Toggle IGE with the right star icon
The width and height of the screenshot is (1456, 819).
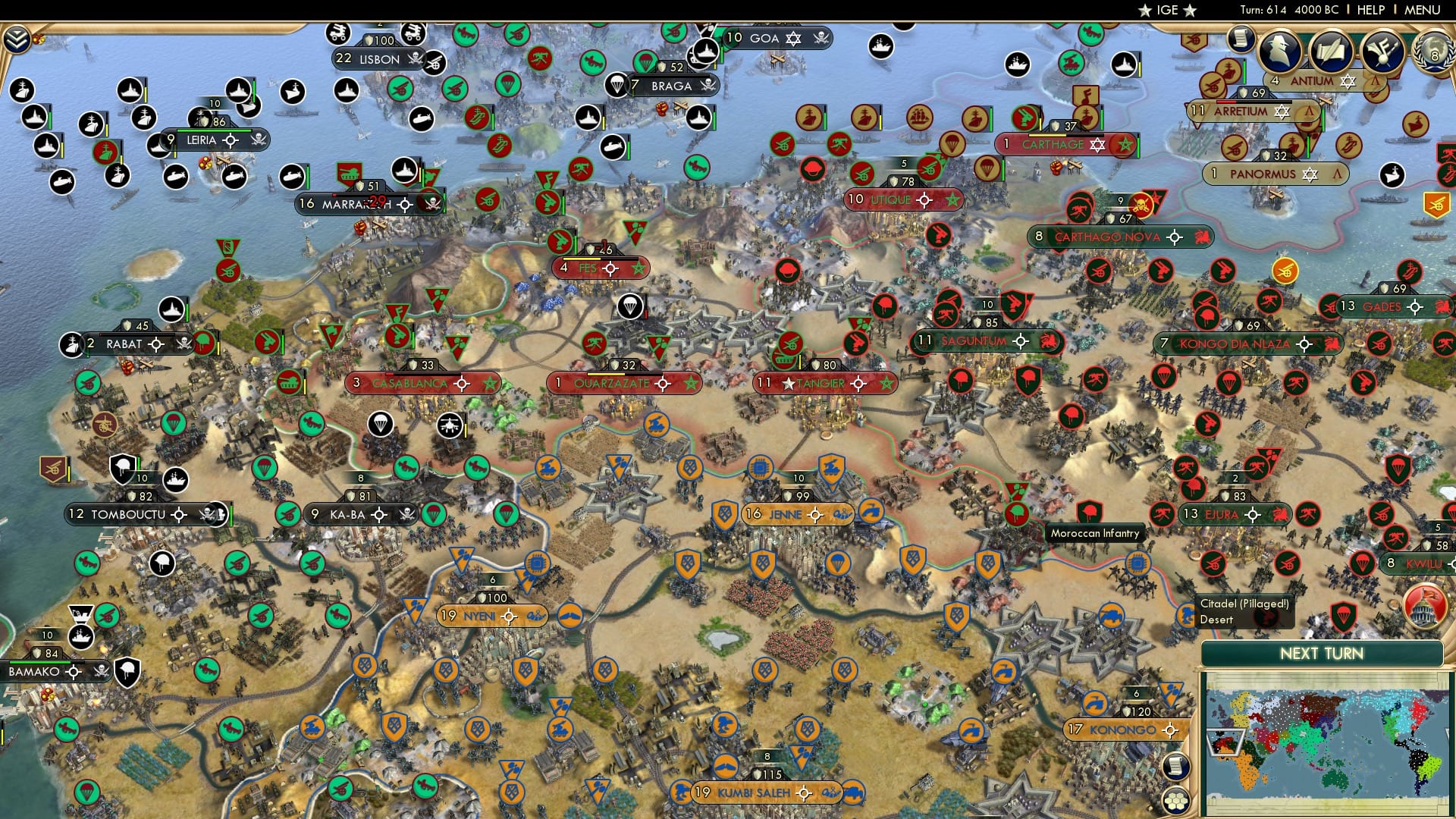point(1189,10)
